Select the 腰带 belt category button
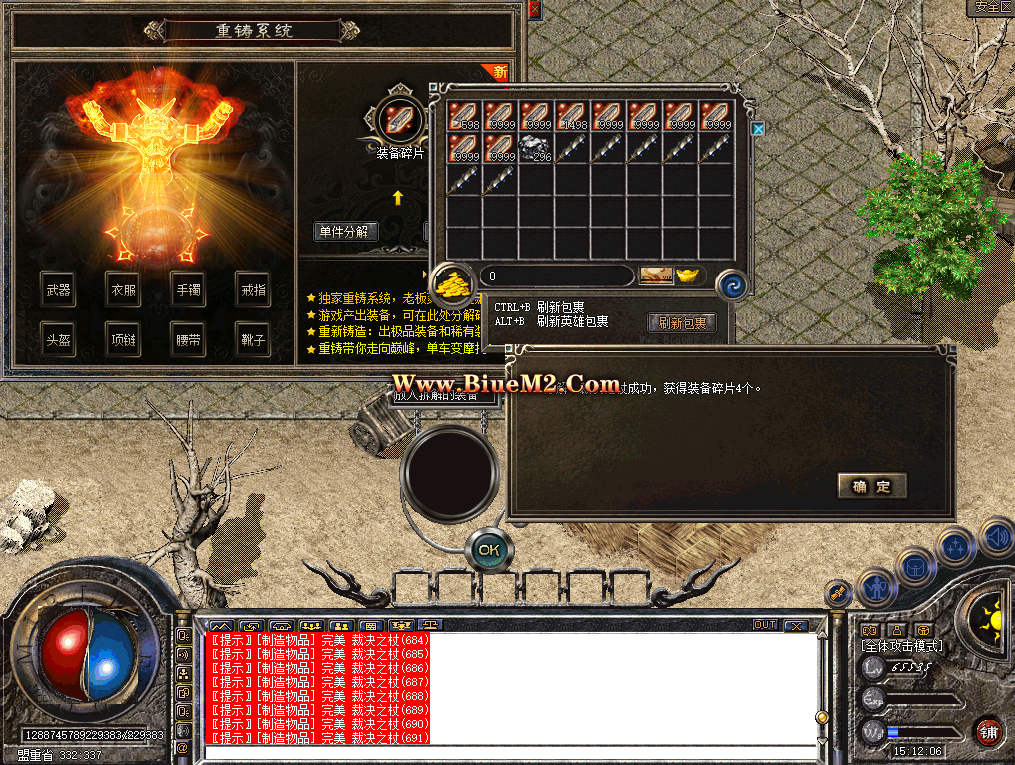1015x765 pixels. click(x=187, y=340)
